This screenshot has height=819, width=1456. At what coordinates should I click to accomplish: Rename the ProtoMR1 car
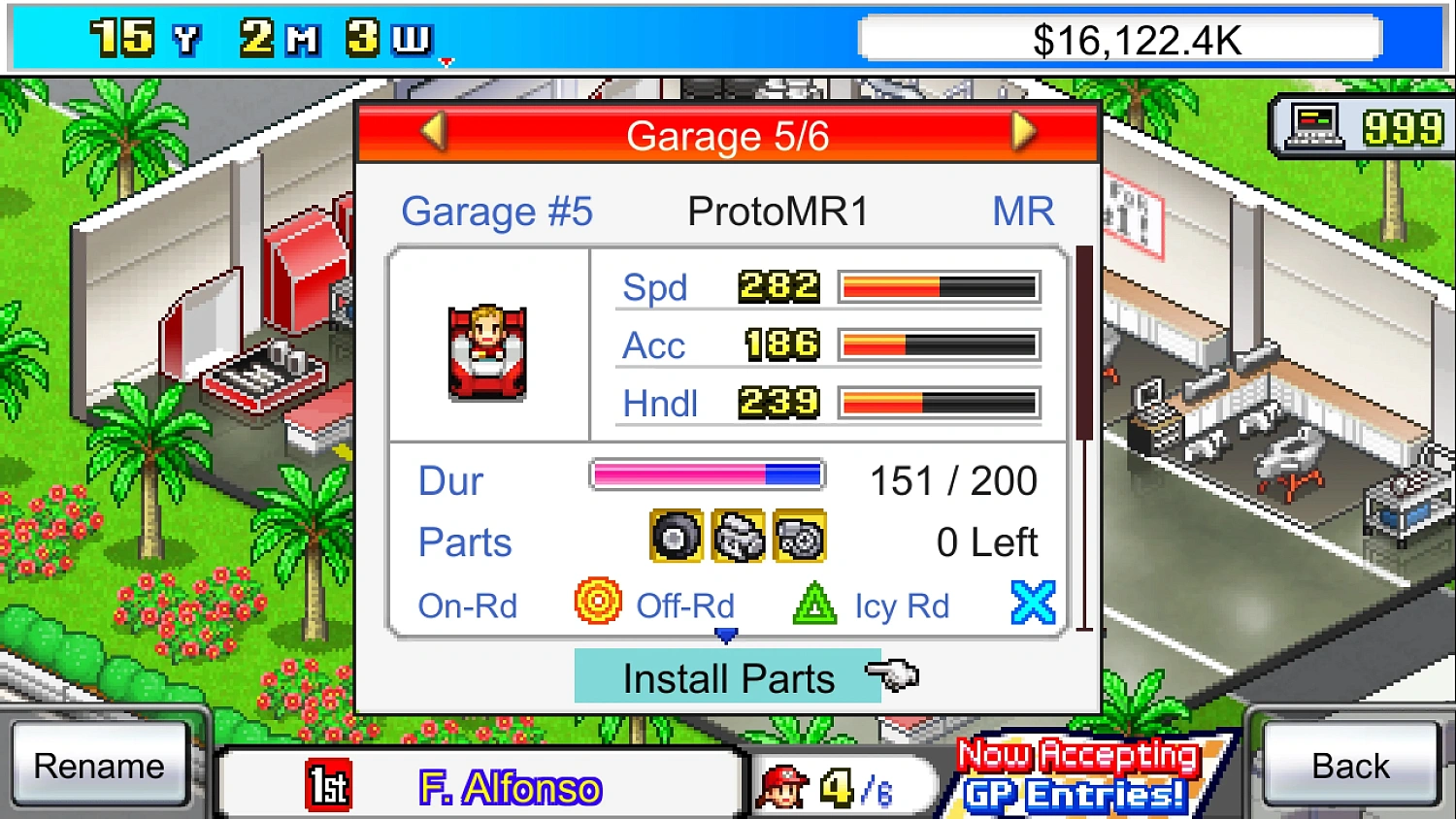(100, 766)
